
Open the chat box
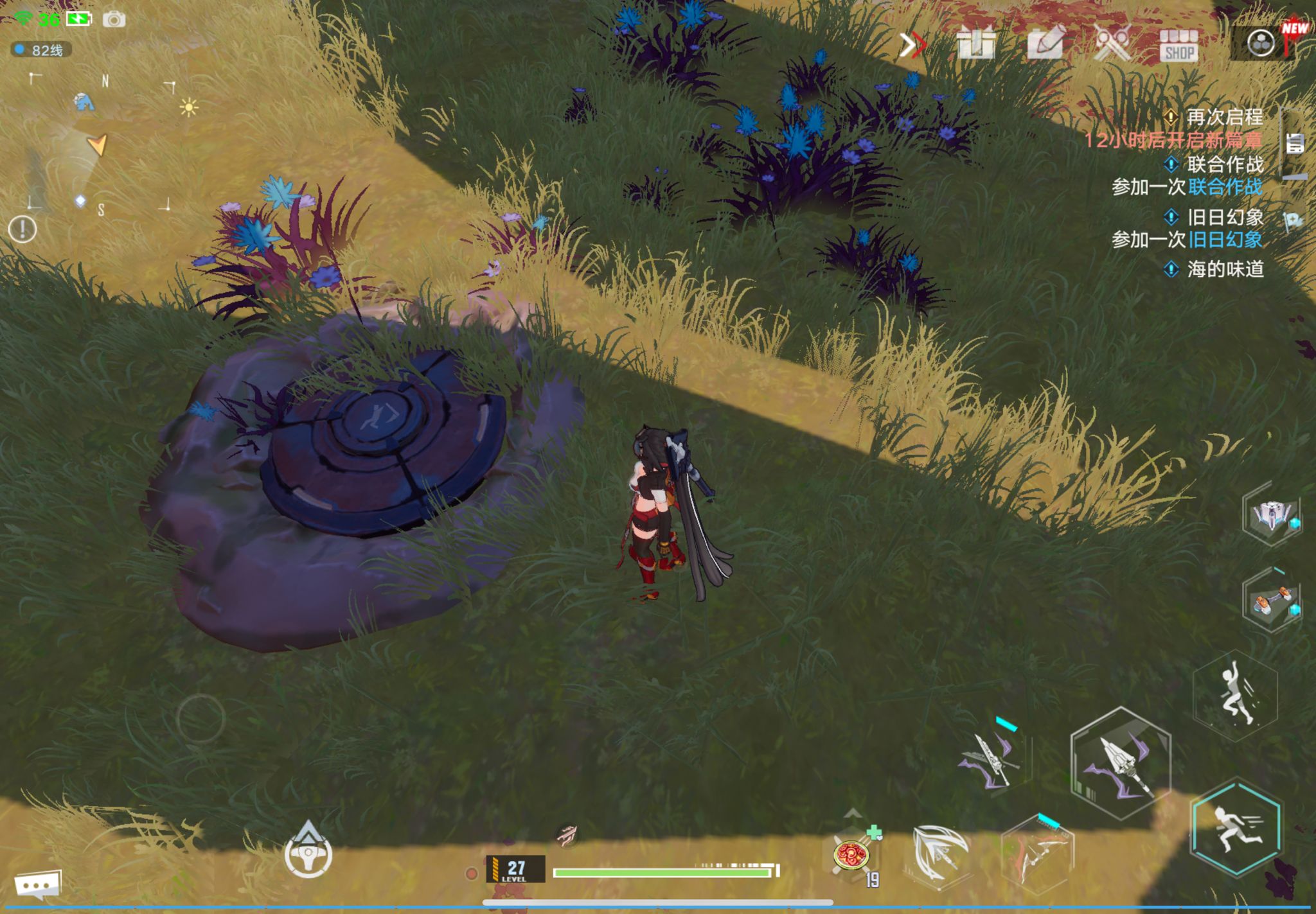click(38, 885)
